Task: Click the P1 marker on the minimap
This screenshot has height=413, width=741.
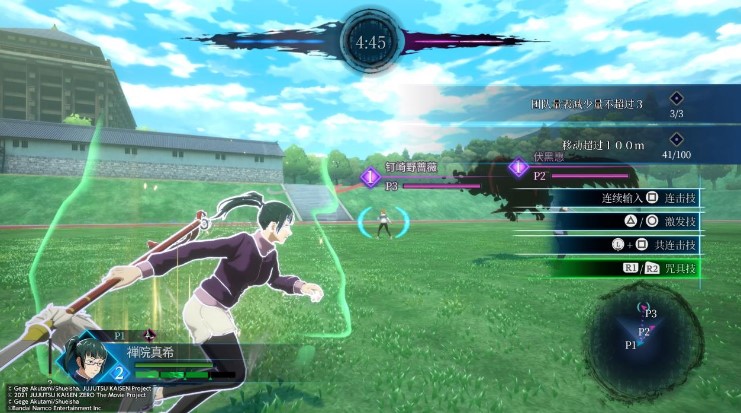Action: (x=631, y=344)
